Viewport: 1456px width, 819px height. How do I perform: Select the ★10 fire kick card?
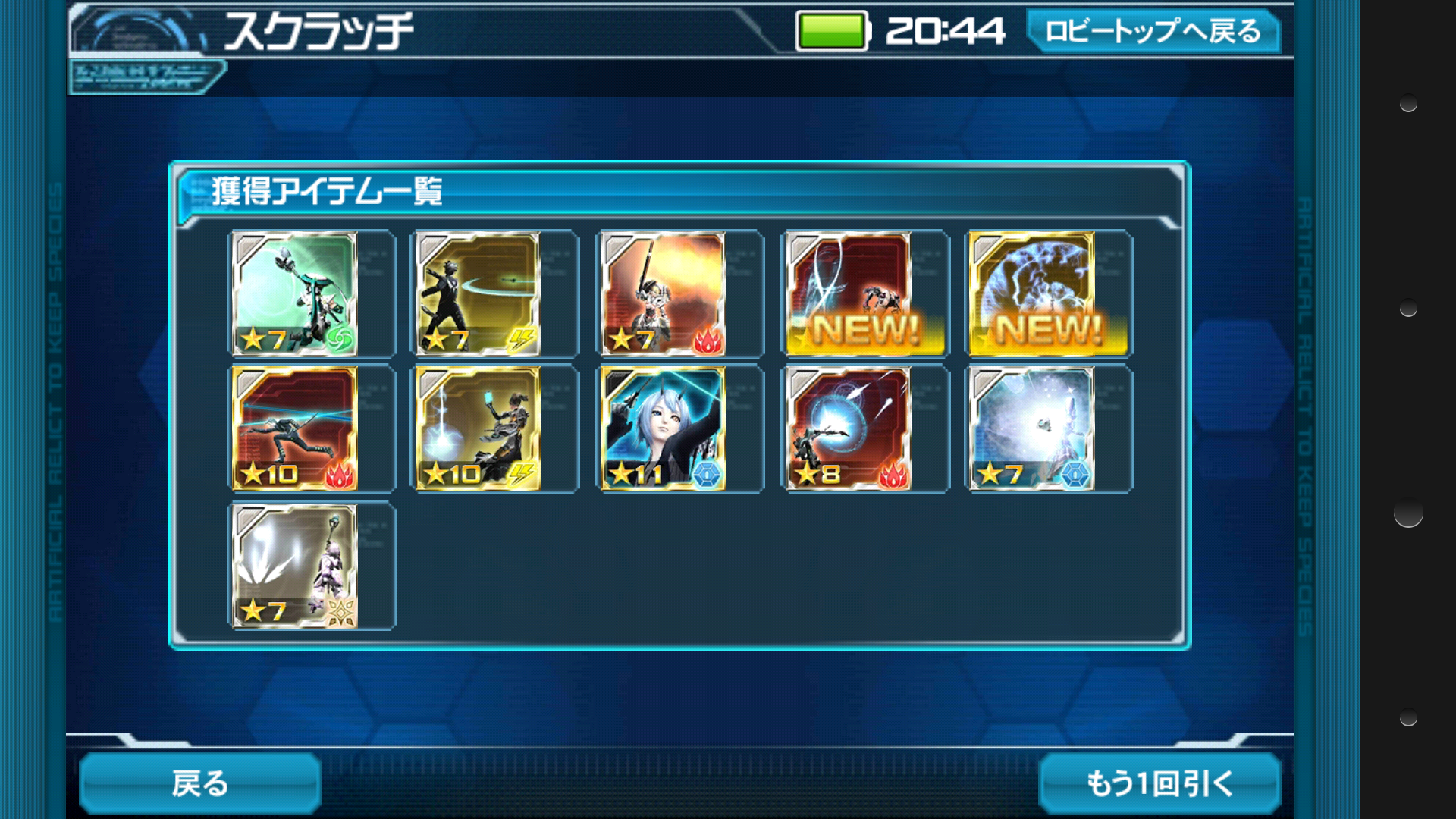(x=294, y=429)
